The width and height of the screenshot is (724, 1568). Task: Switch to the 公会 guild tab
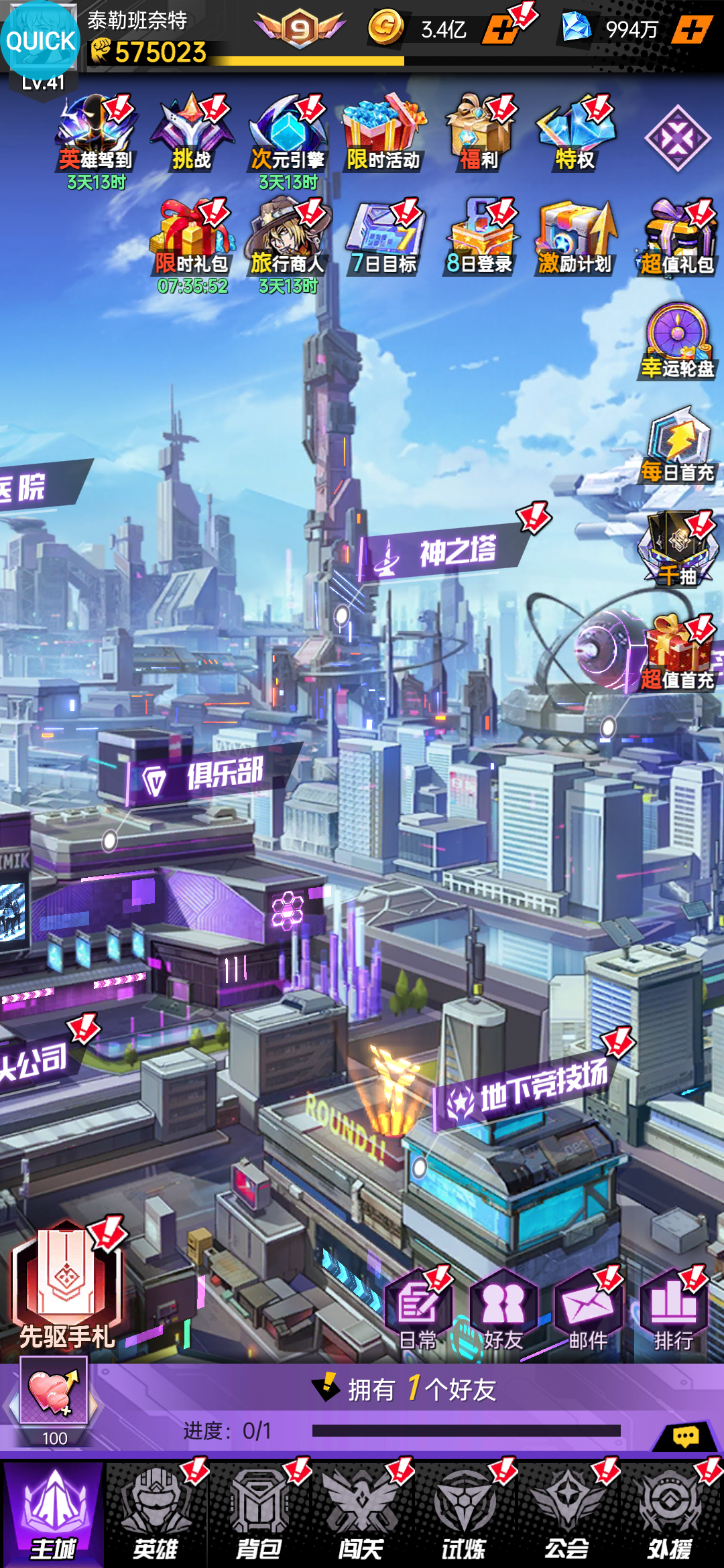pyautogui.click(x=566, y=1514)
